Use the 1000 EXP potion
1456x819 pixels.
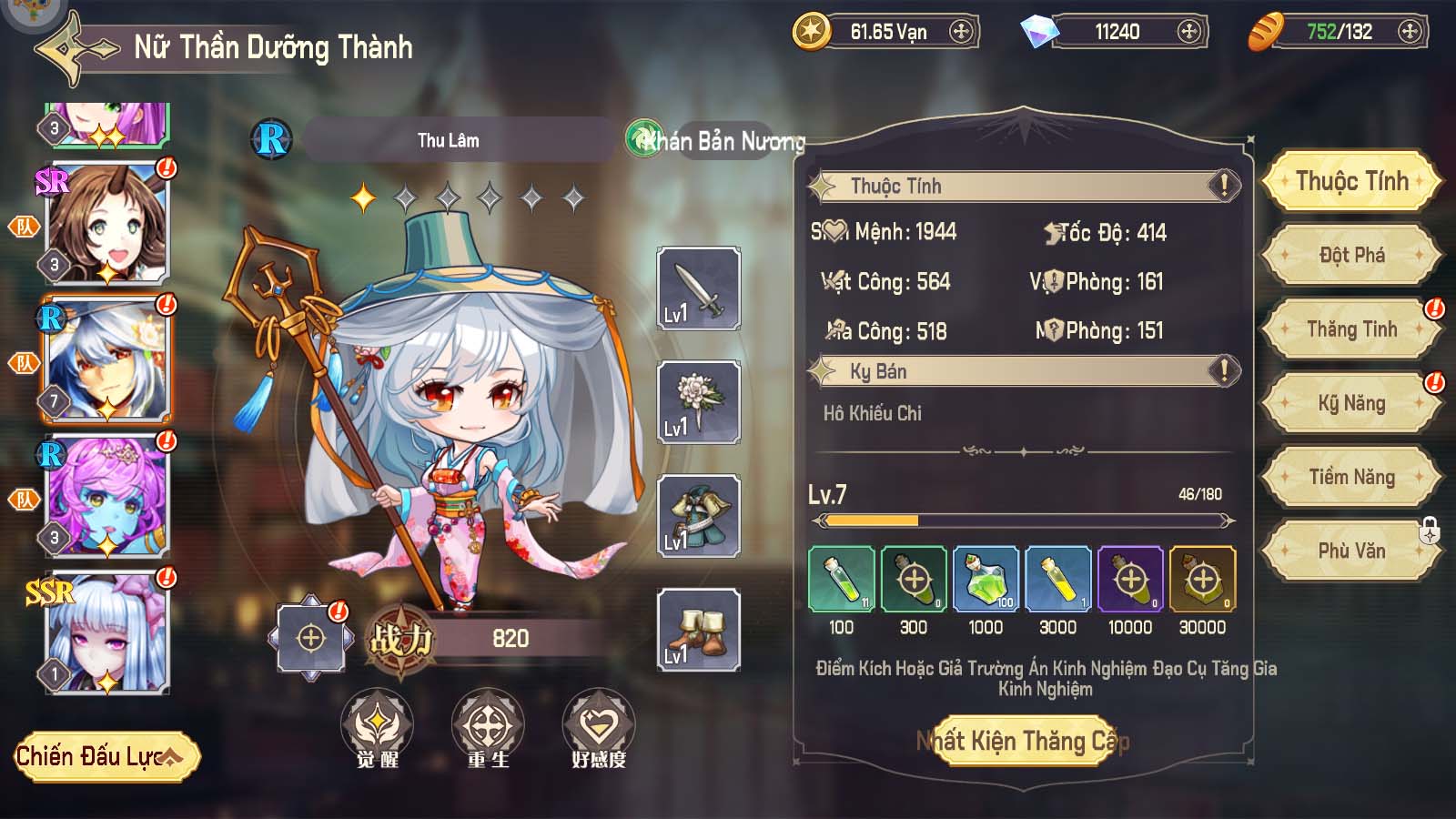pyautogui.click(x=986, y=580)
